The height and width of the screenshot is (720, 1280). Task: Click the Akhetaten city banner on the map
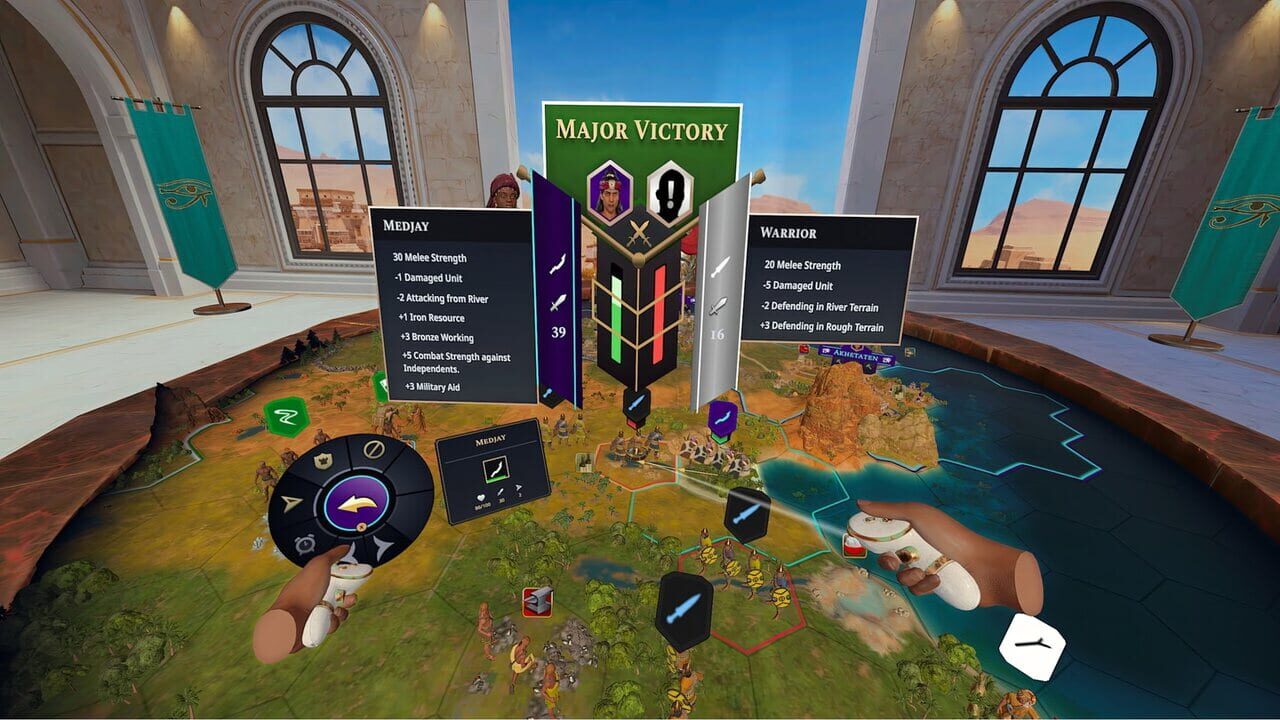coord(854,354)
